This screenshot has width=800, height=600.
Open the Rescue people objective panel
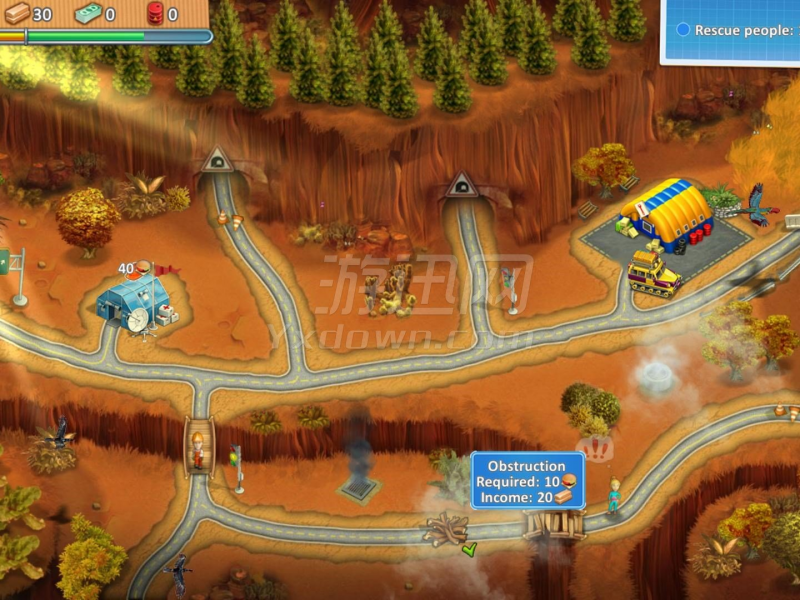pos(732,31)
